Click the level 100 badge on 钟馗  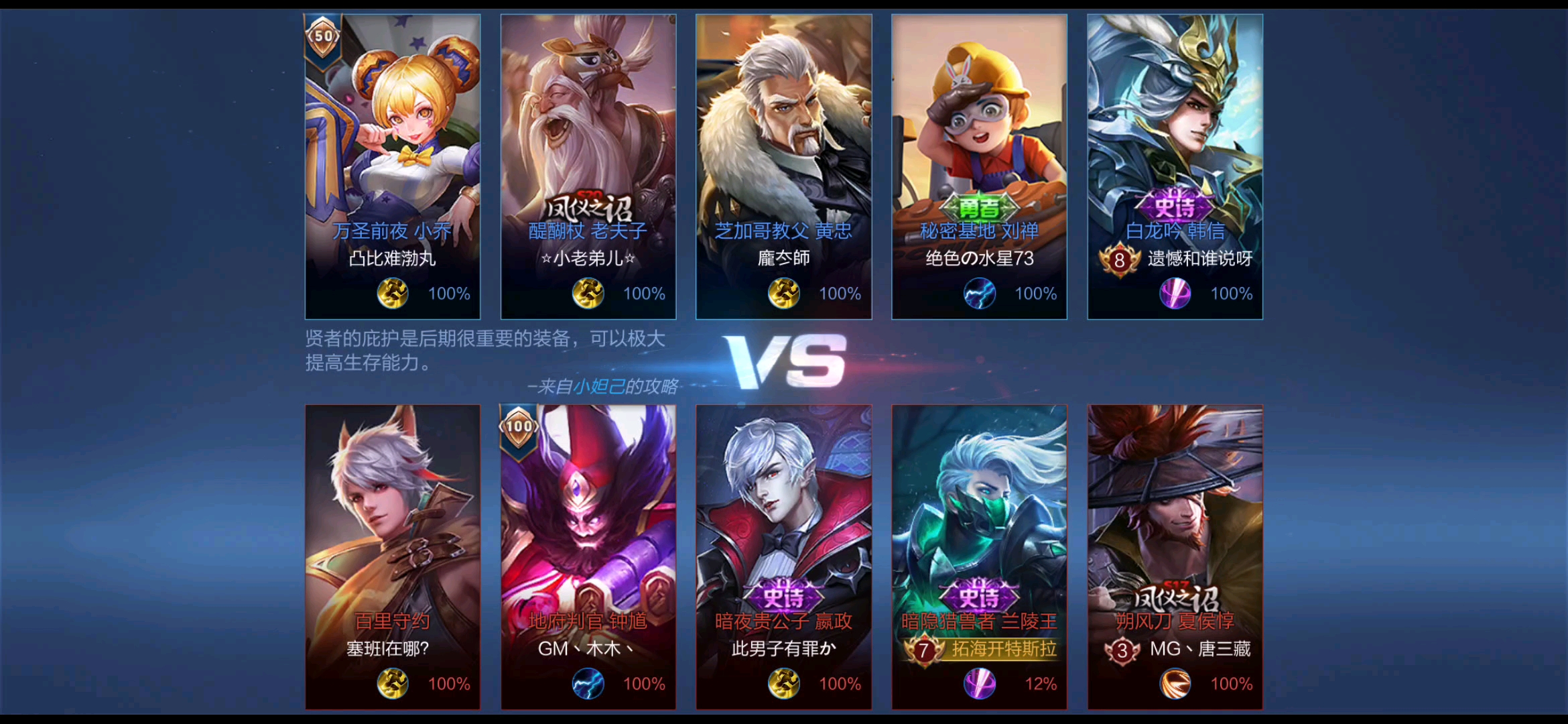pos(519,426)
